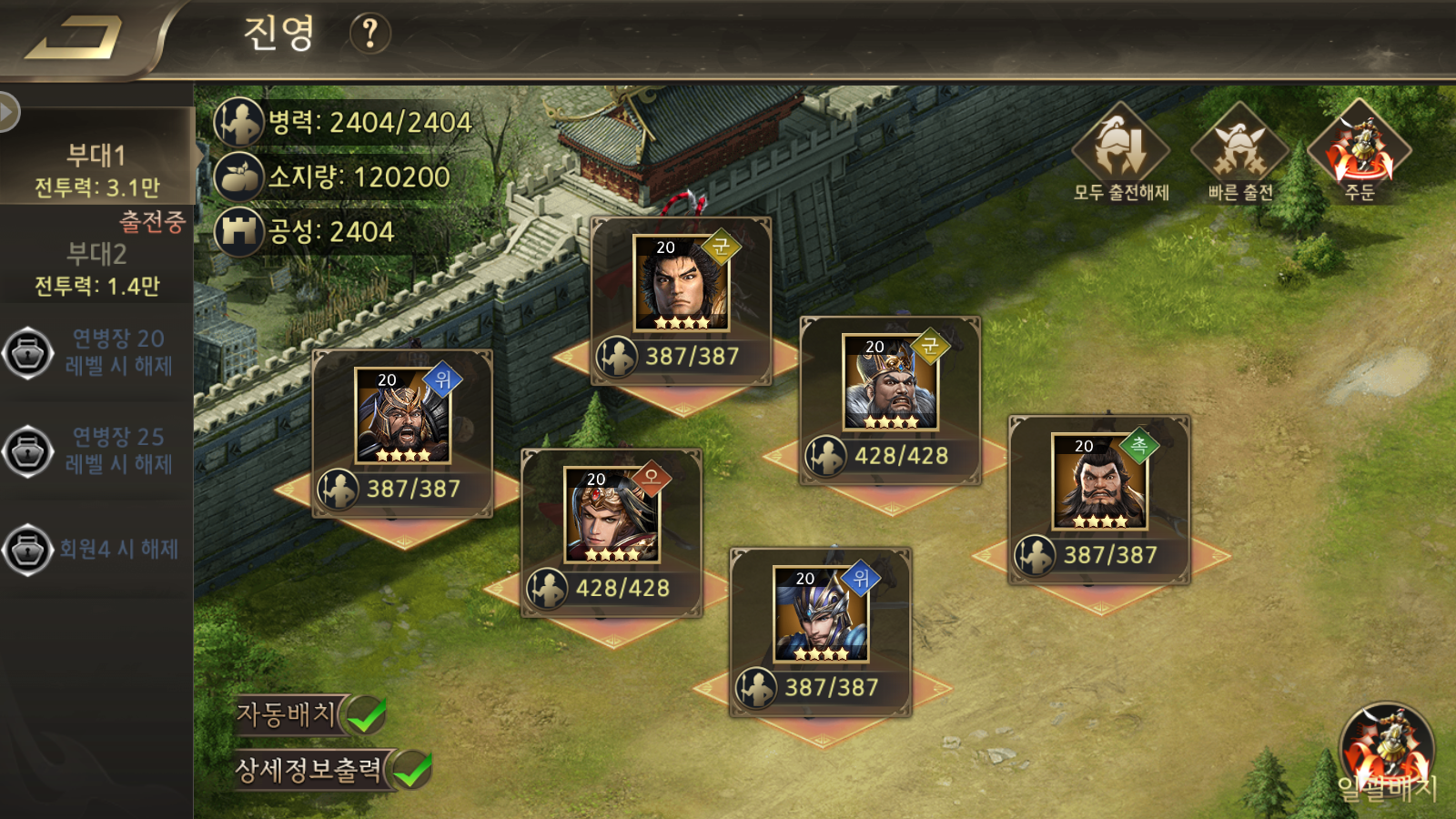Toggle the 자동배치 auto-placement checkbox

pos(368,714)
